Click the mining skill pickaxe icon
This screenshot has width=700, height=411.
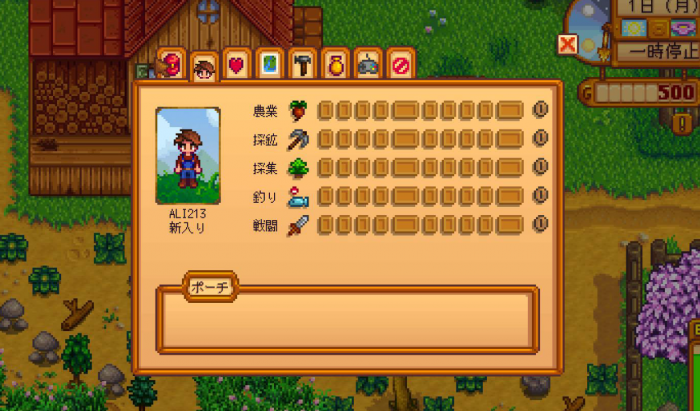pos(299,139)
